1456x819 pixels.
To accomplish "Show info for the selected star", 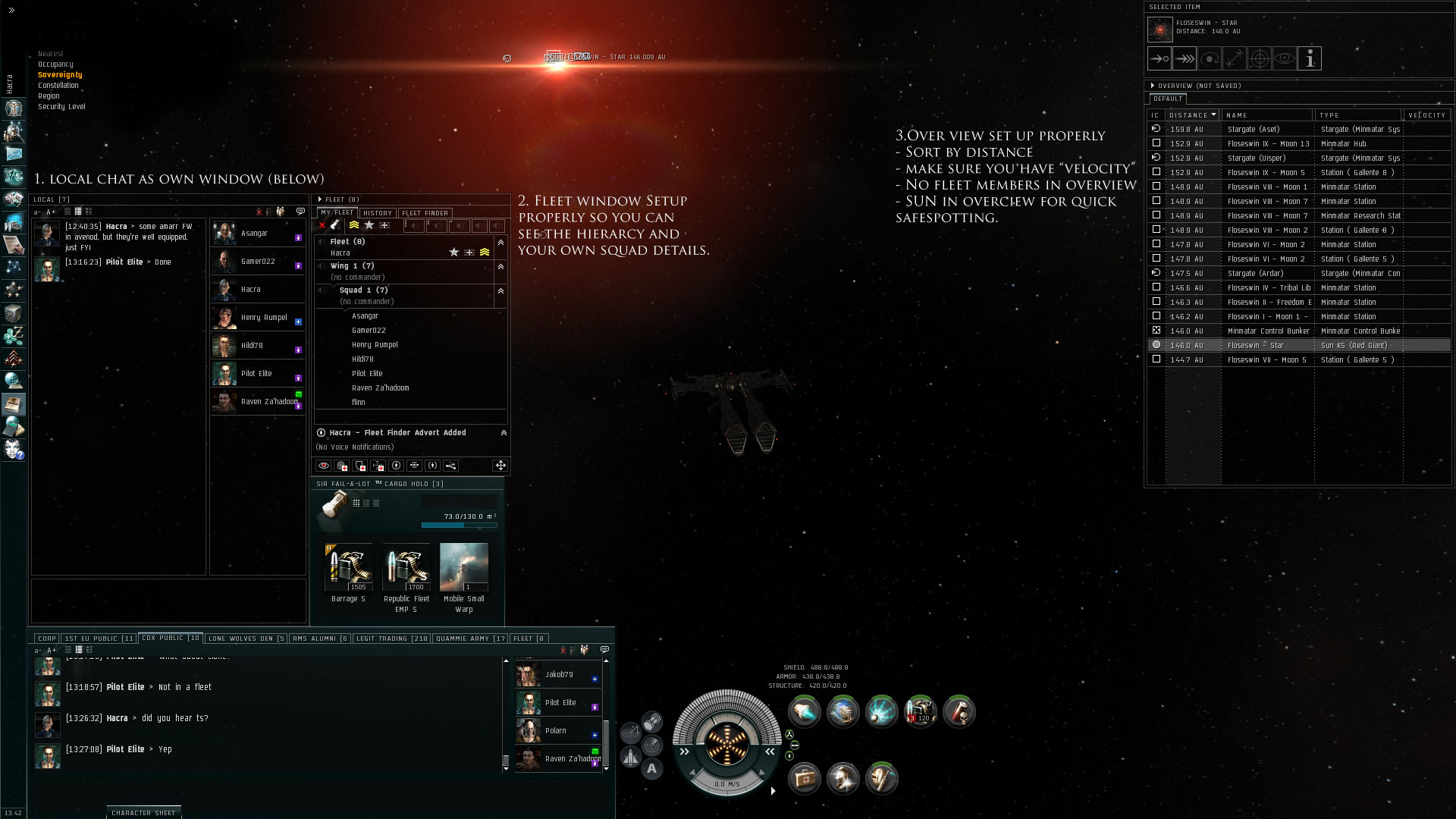I will (1310, 58).
